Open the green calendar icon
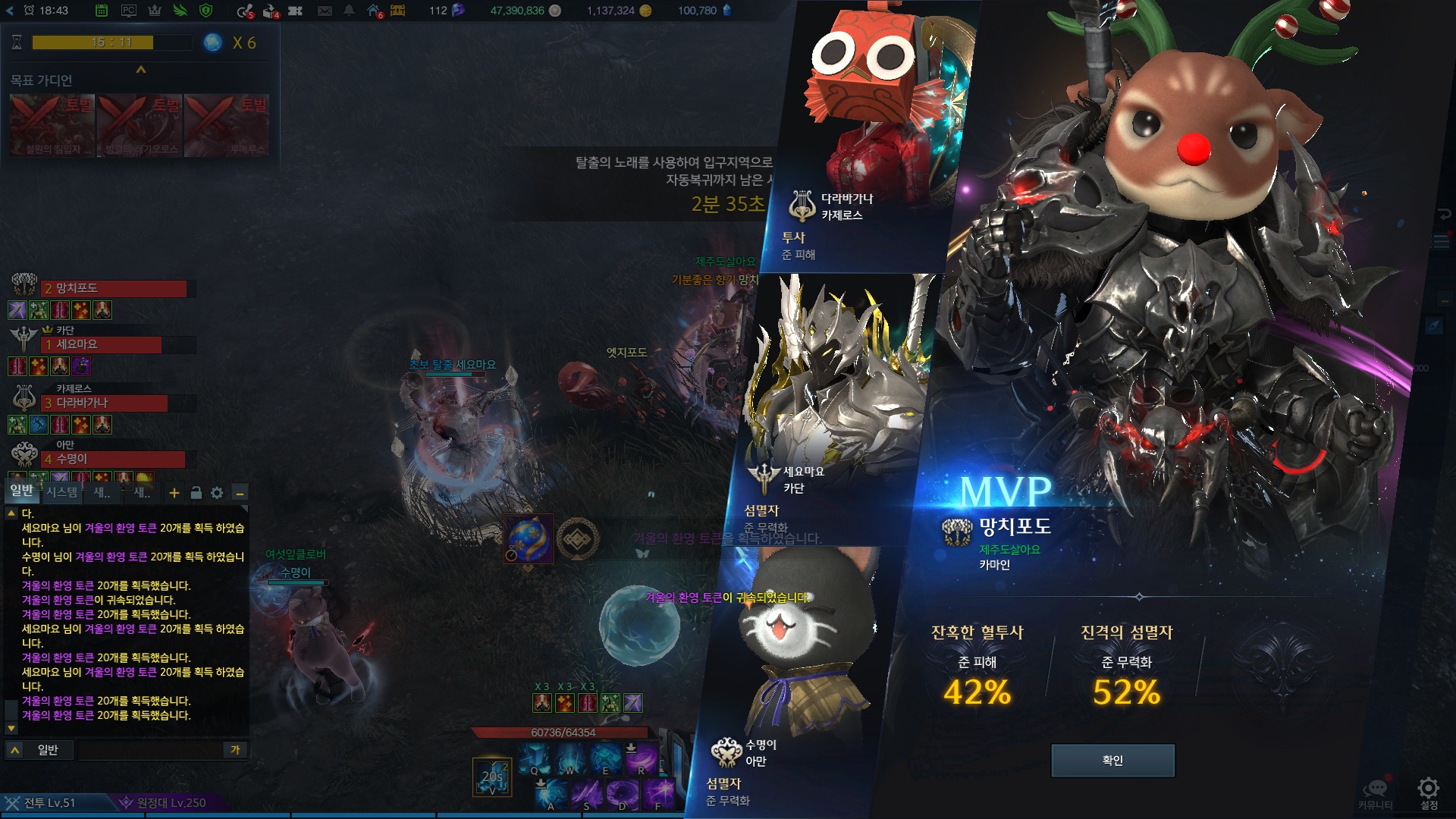This screenshot has width=1456, height=819. click(x=102, y=11)
